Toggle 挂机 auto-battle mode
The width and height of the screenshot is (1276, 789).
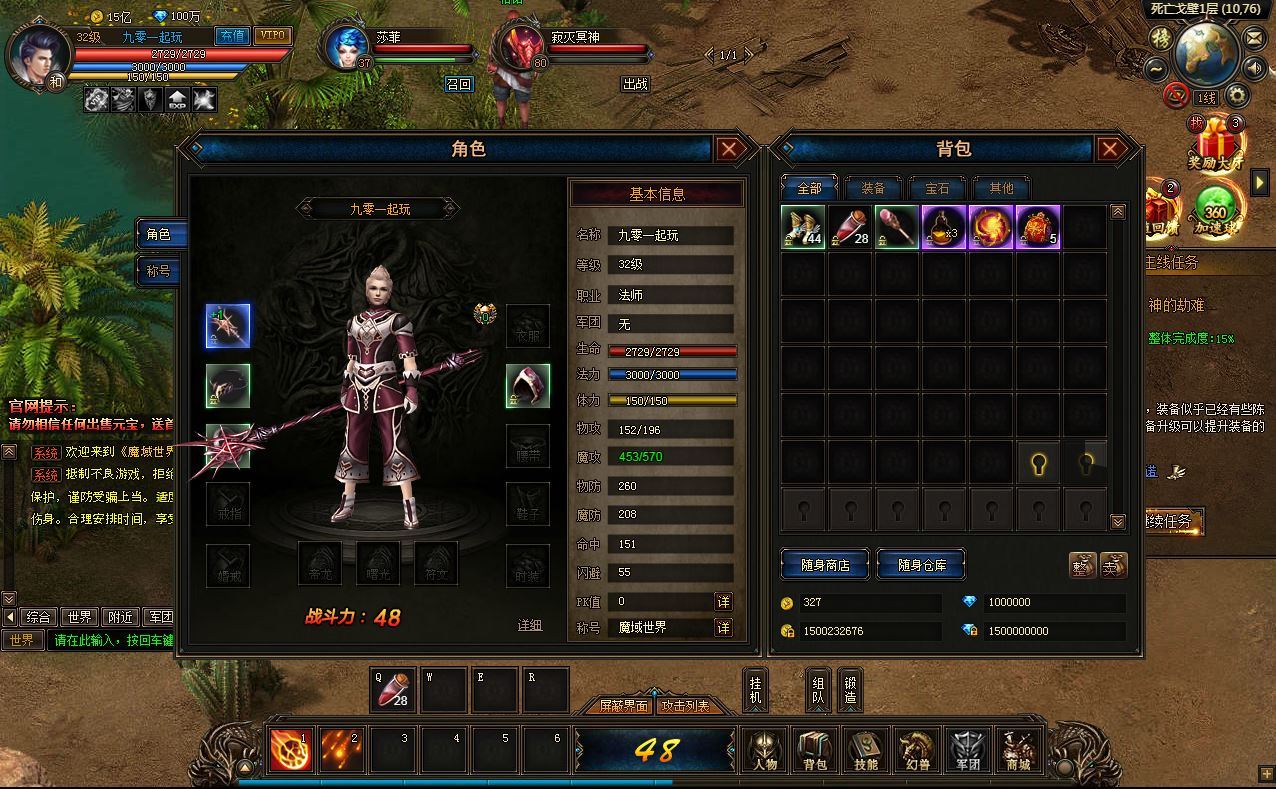[x=755, y=690]
